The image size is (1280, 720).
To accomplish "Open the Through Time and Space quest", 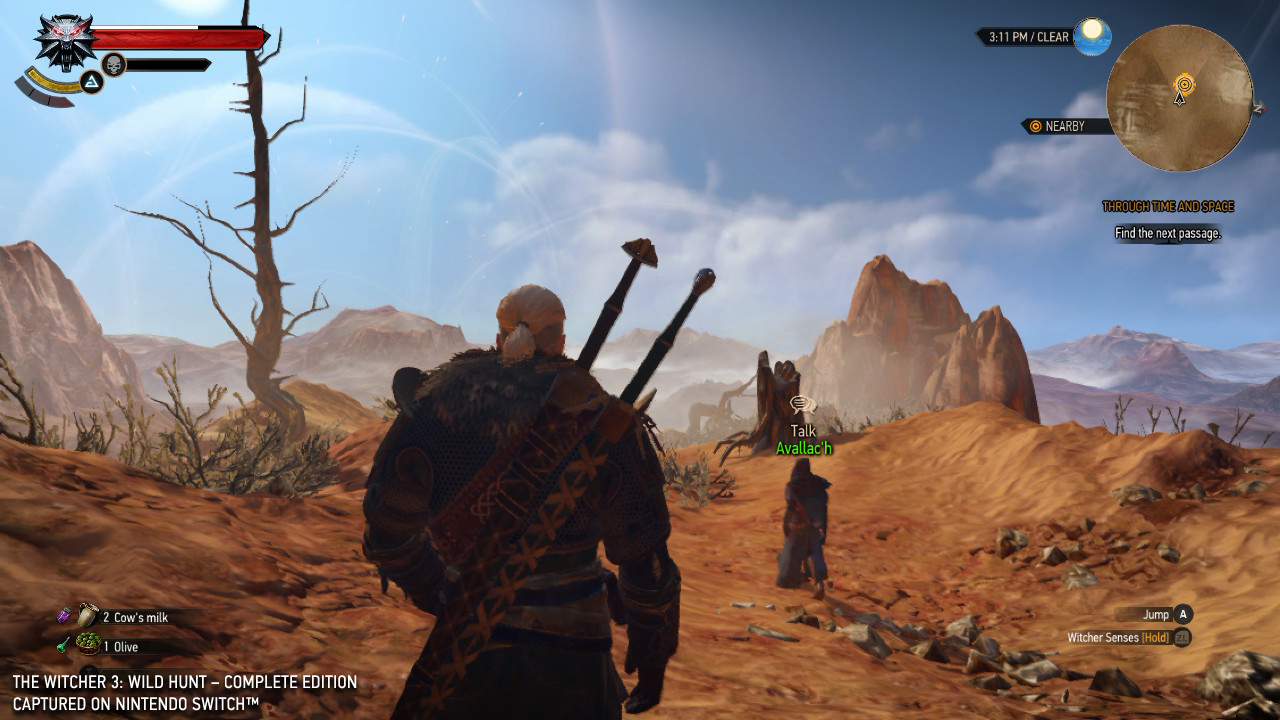I will (1168, 207).
